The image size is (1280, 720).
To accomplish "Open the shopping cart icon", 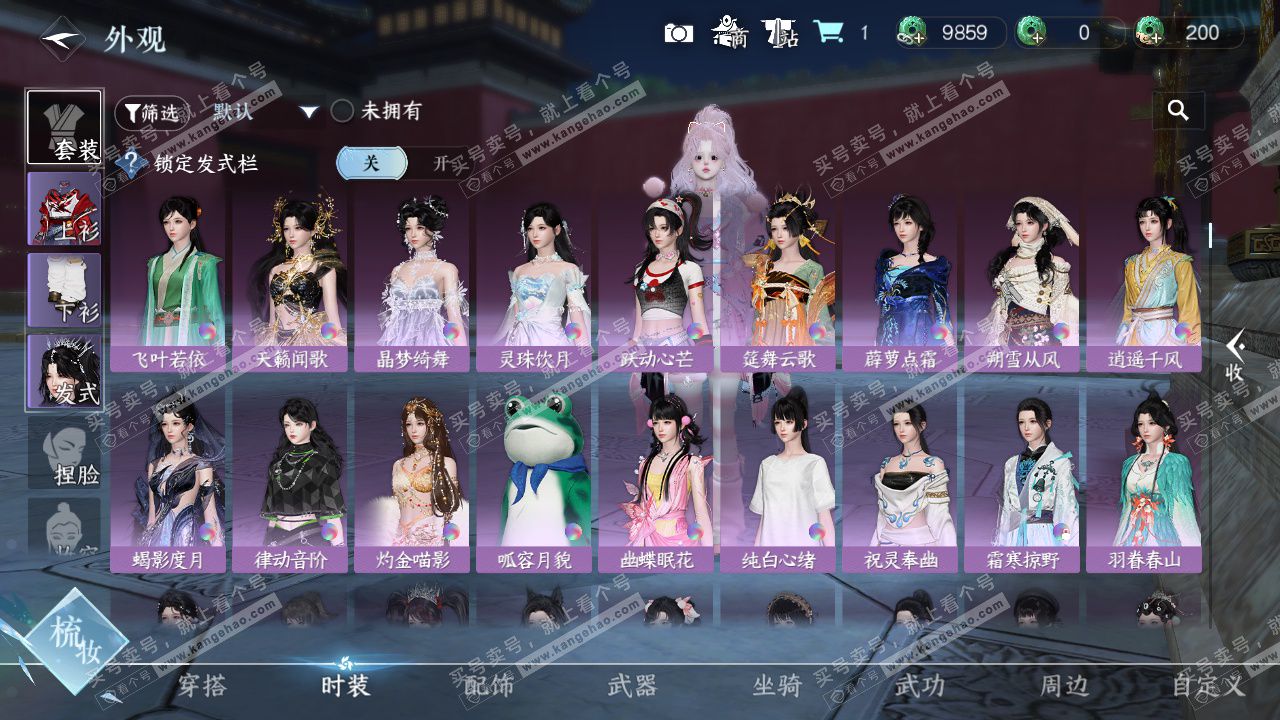I will pyautogui.click(x=827, y=33).
